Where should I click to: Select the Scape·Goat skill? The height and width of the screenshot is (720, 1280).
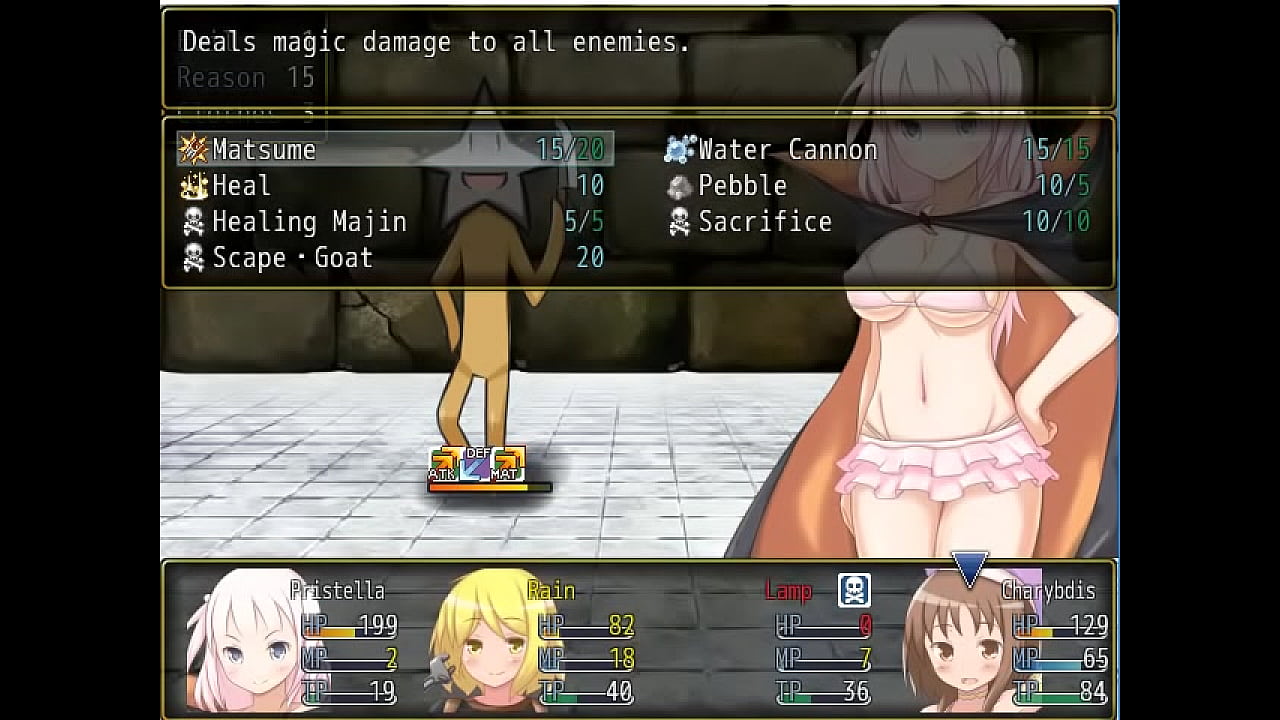pyautogui.click(x=395, y=258)
